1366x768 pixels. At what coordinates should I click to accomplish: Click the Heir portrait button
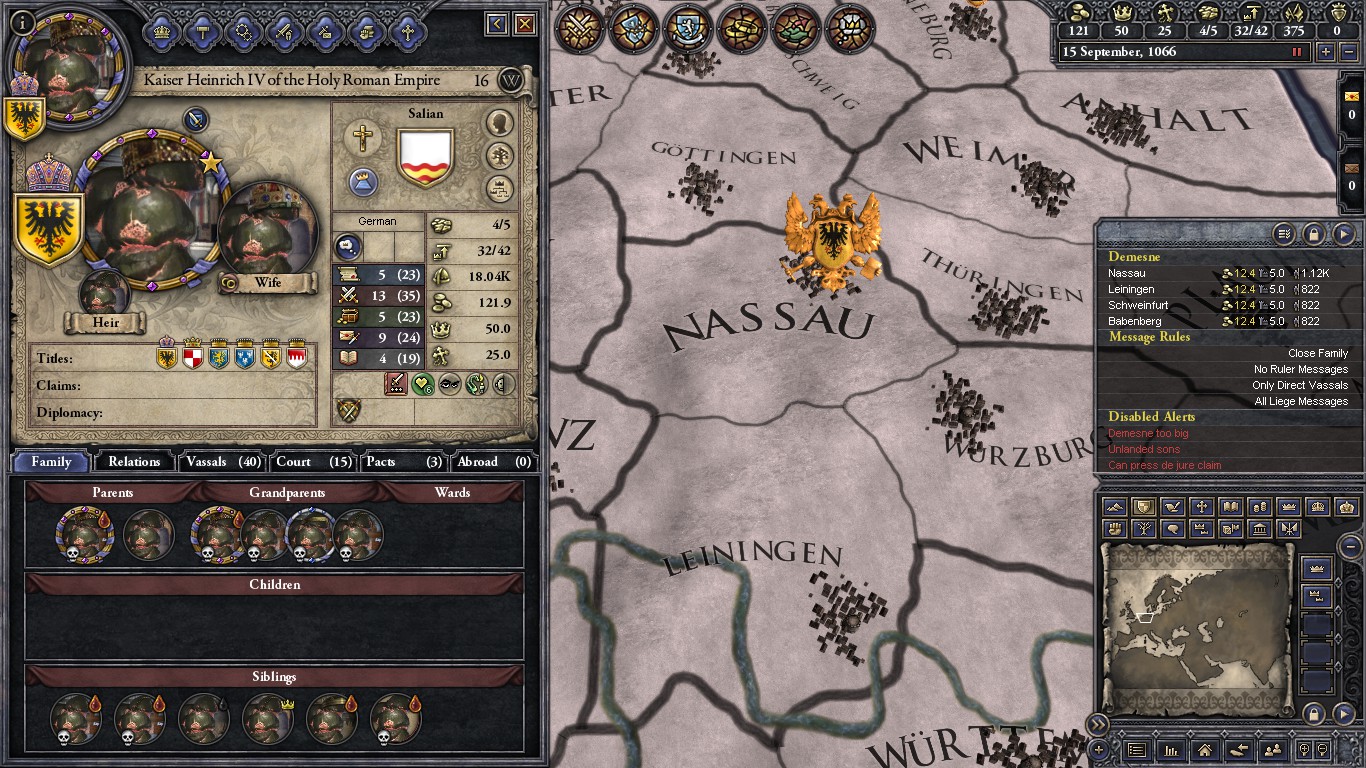(104, 293)
